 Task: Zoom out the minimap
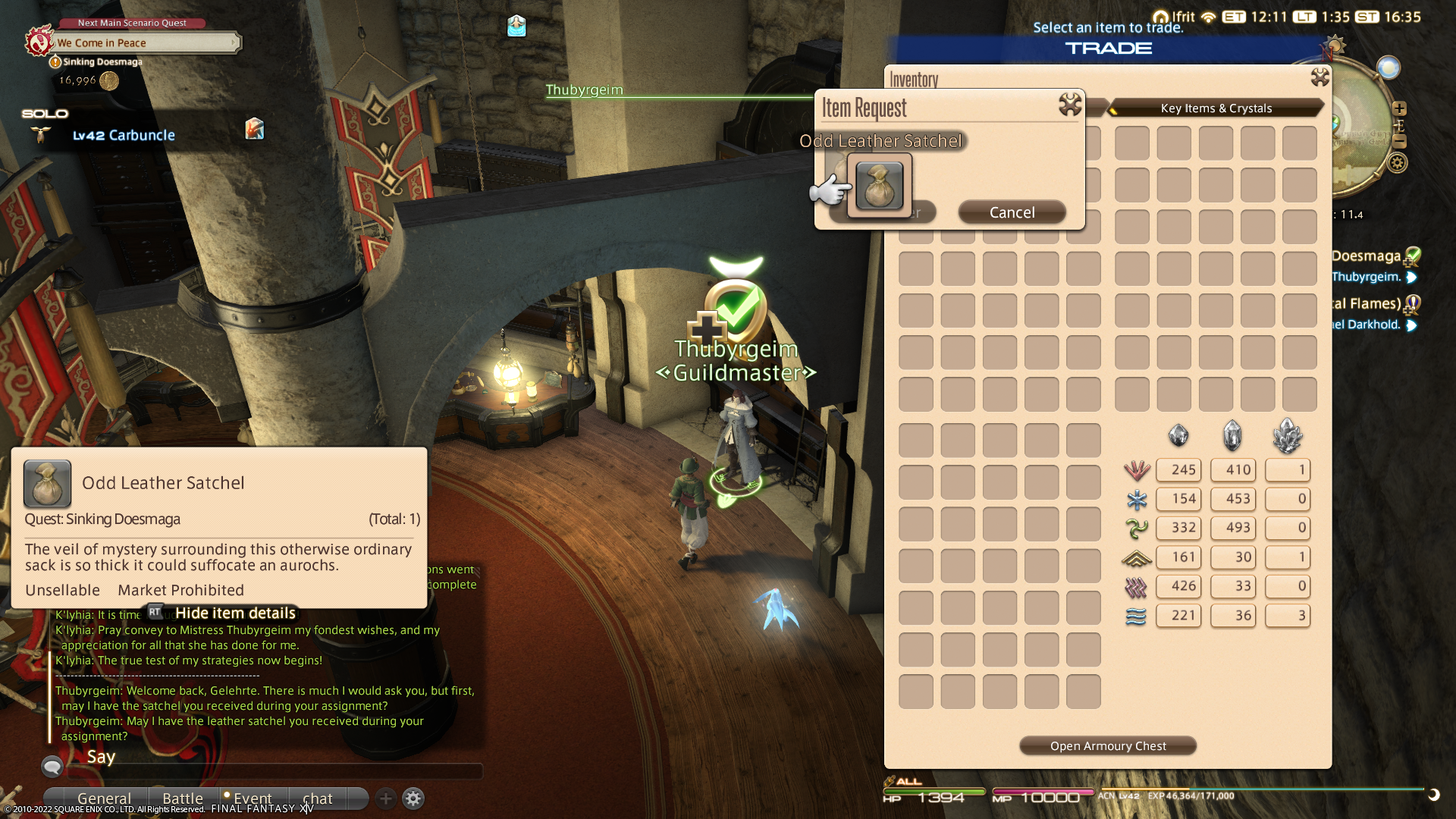(1400, 142)
